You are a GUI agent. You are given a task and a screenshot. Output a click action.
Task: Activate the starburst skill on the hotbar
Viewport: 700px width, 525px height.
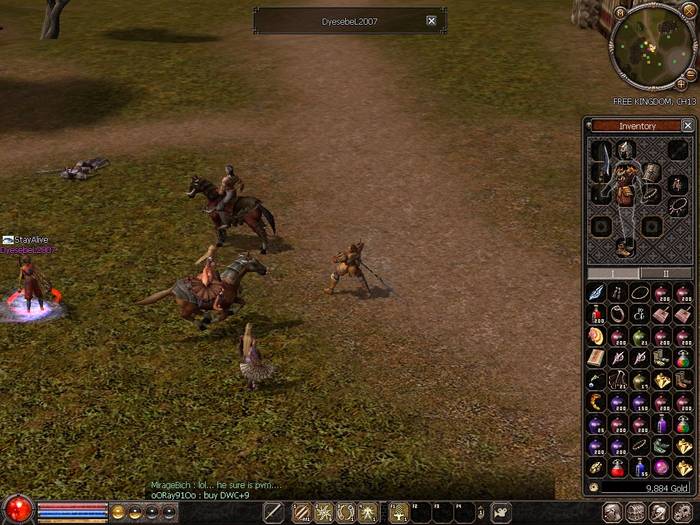[x=324, y=512]
